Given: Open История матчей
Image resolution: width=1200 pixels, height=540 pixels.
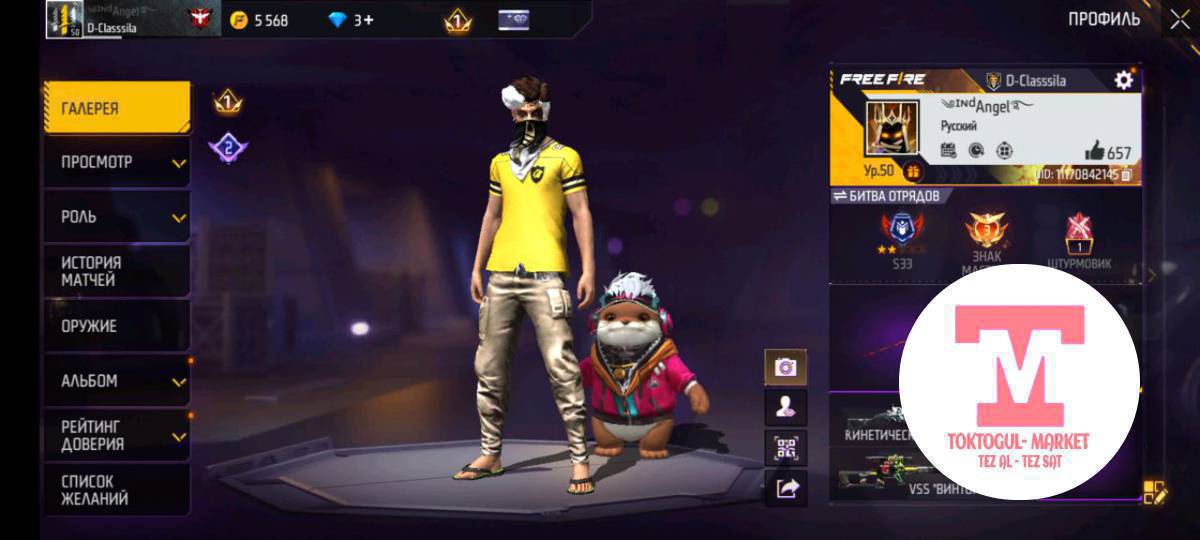Looking at the screenshot, I should point(116,271).
